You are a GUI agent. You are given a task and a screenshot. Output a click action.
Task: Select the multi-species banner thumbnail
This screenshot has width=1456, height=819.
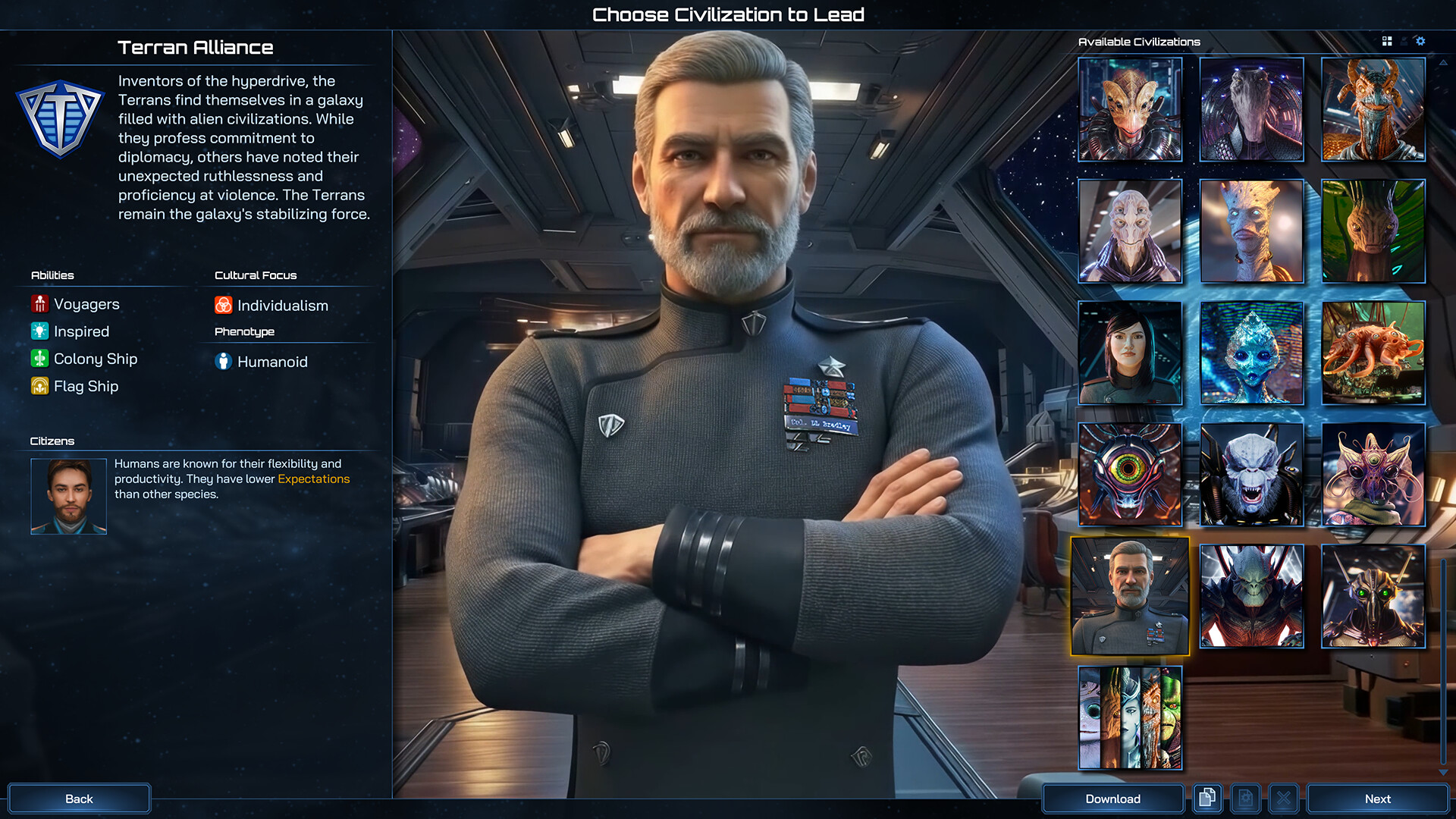(1129, 717)
